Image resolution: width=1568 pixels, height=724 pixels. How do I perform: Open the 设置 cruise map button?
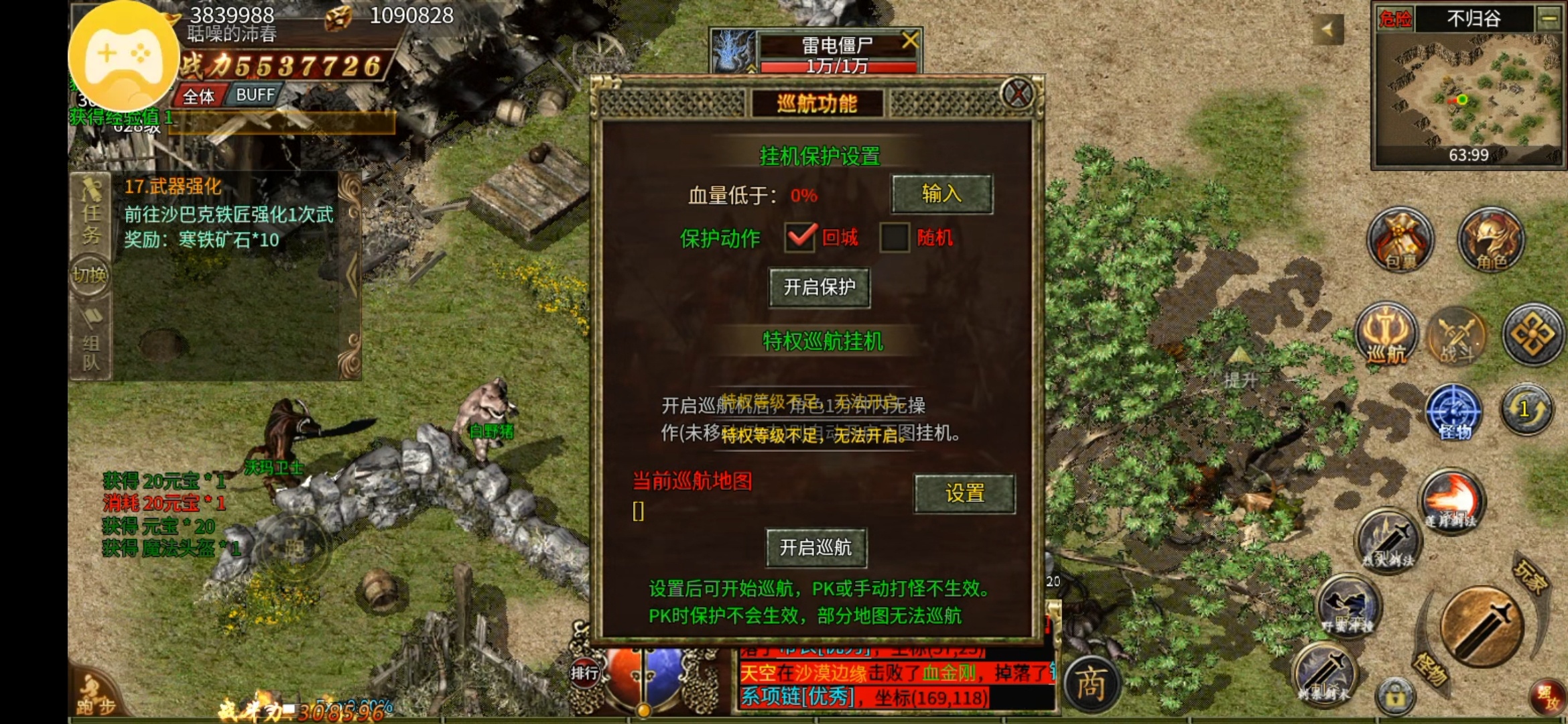click(x=964, y=493)
